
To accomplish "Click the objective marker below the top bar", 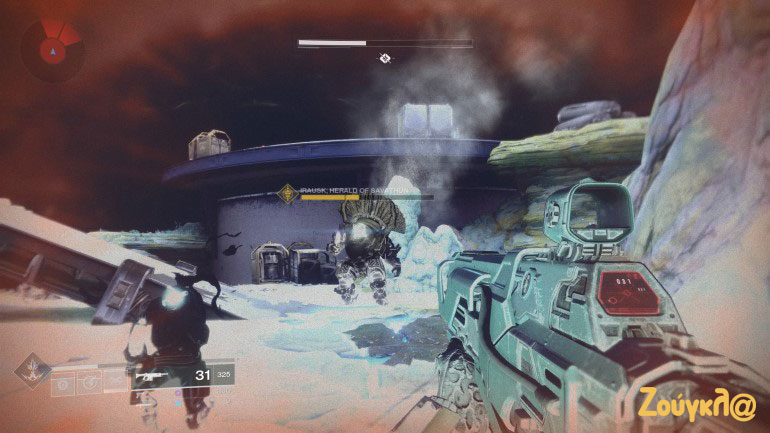I will click(384, 59).
